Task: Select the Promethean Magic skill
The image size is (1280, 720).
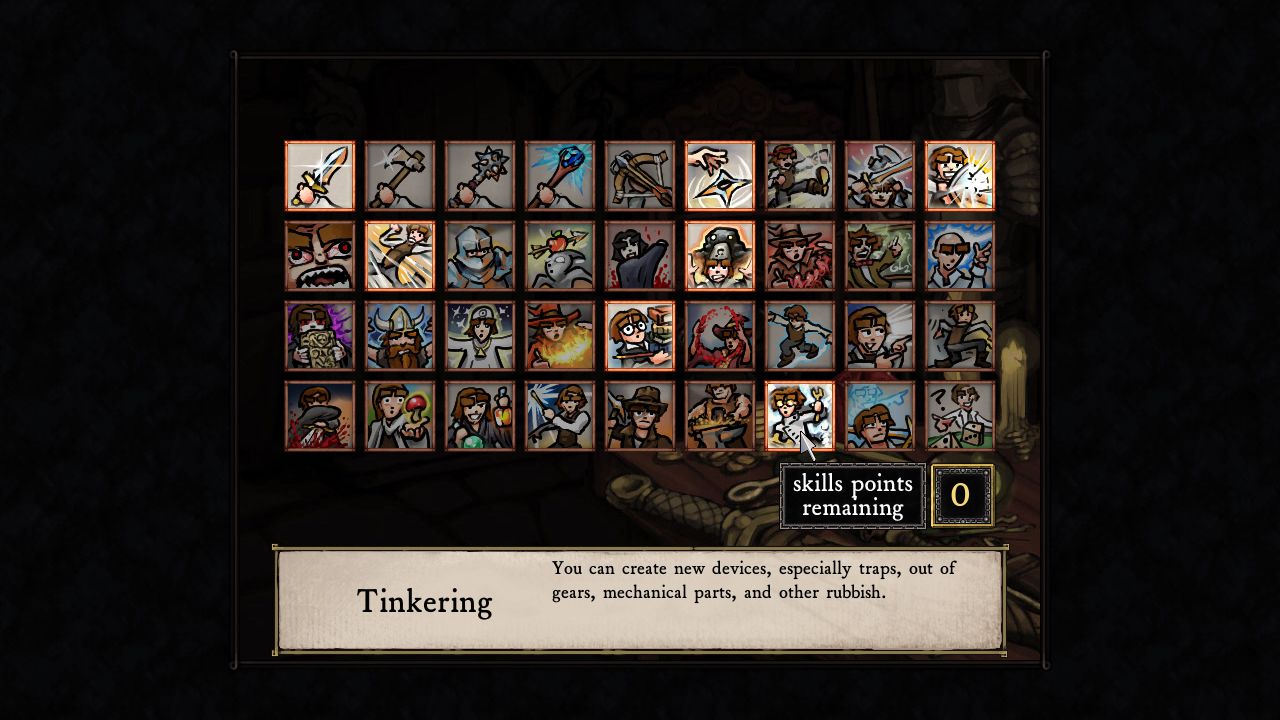Action: 560,335
